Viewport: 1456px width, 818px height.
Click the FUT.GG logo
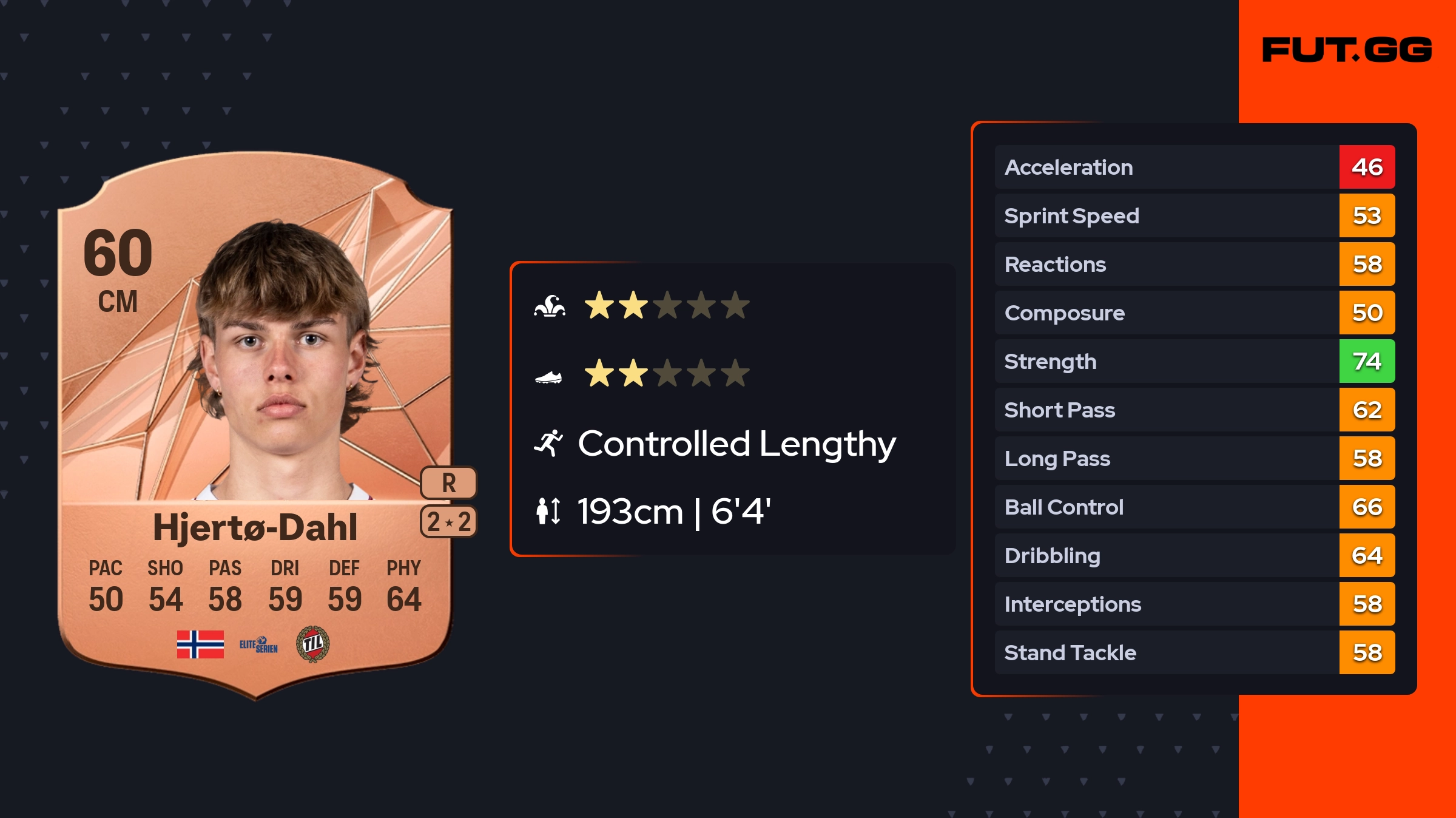[1347, 50]
